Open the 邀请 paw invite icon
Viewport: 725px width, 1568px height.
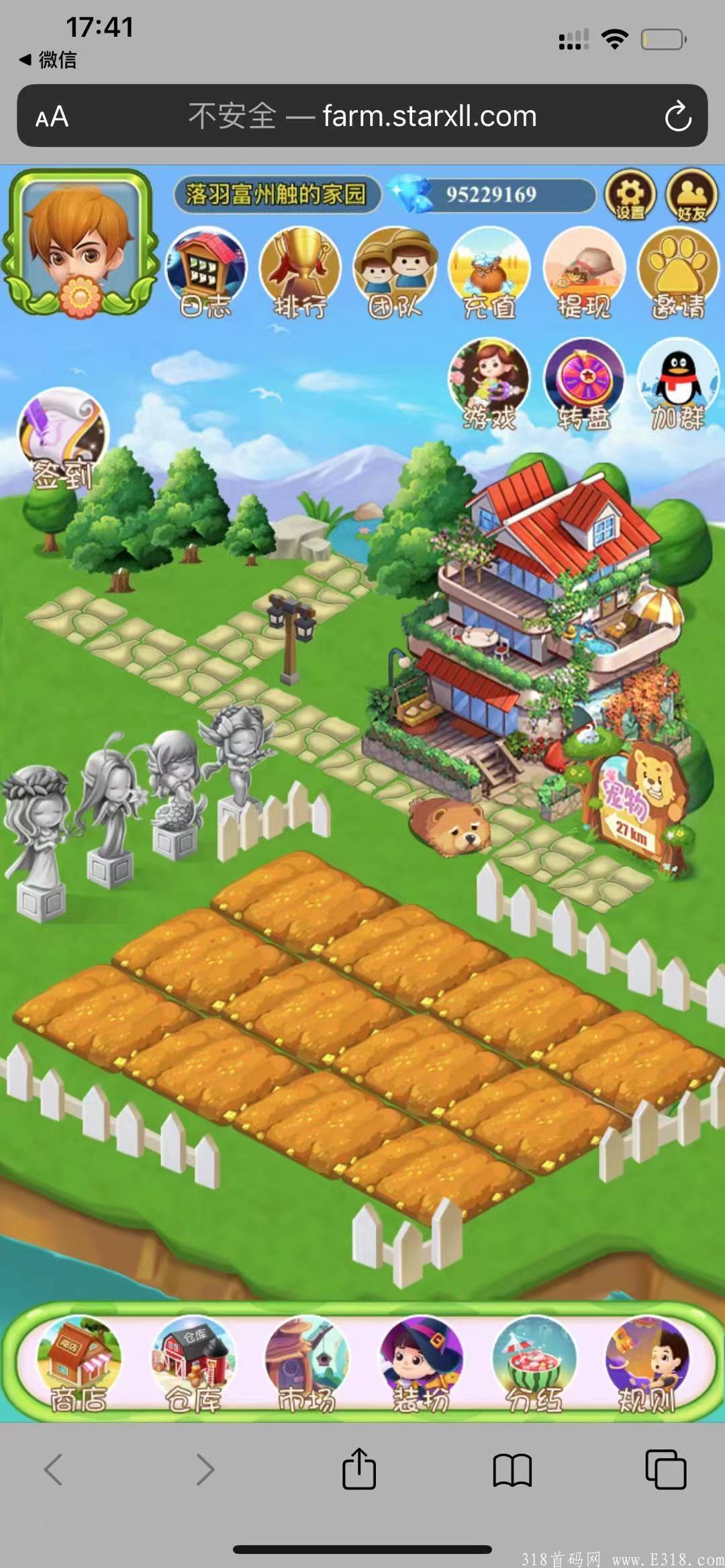[x=678, y=272]
